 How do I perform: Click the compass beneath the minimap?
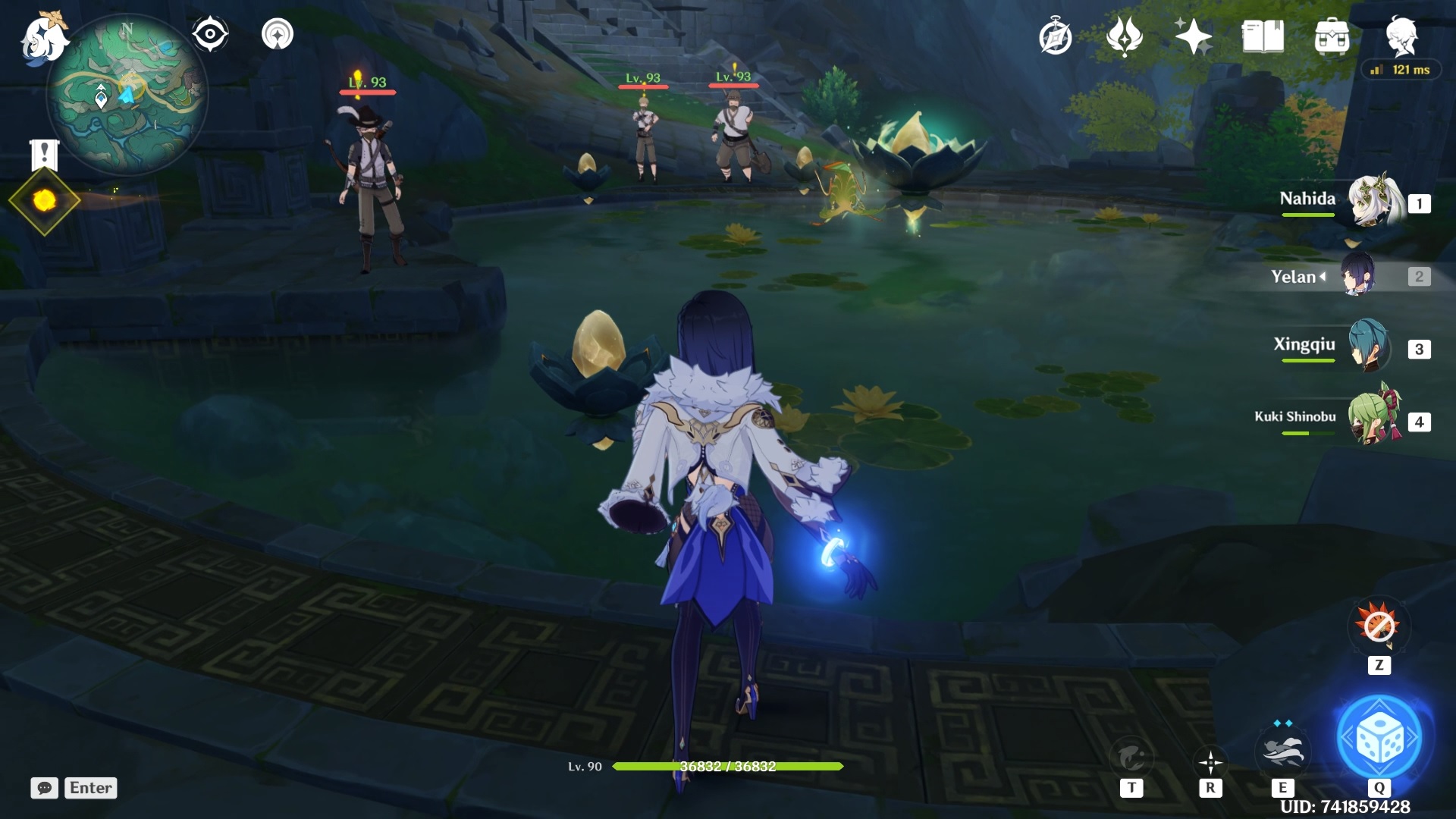pyautogui.click(x=210, y=32)
